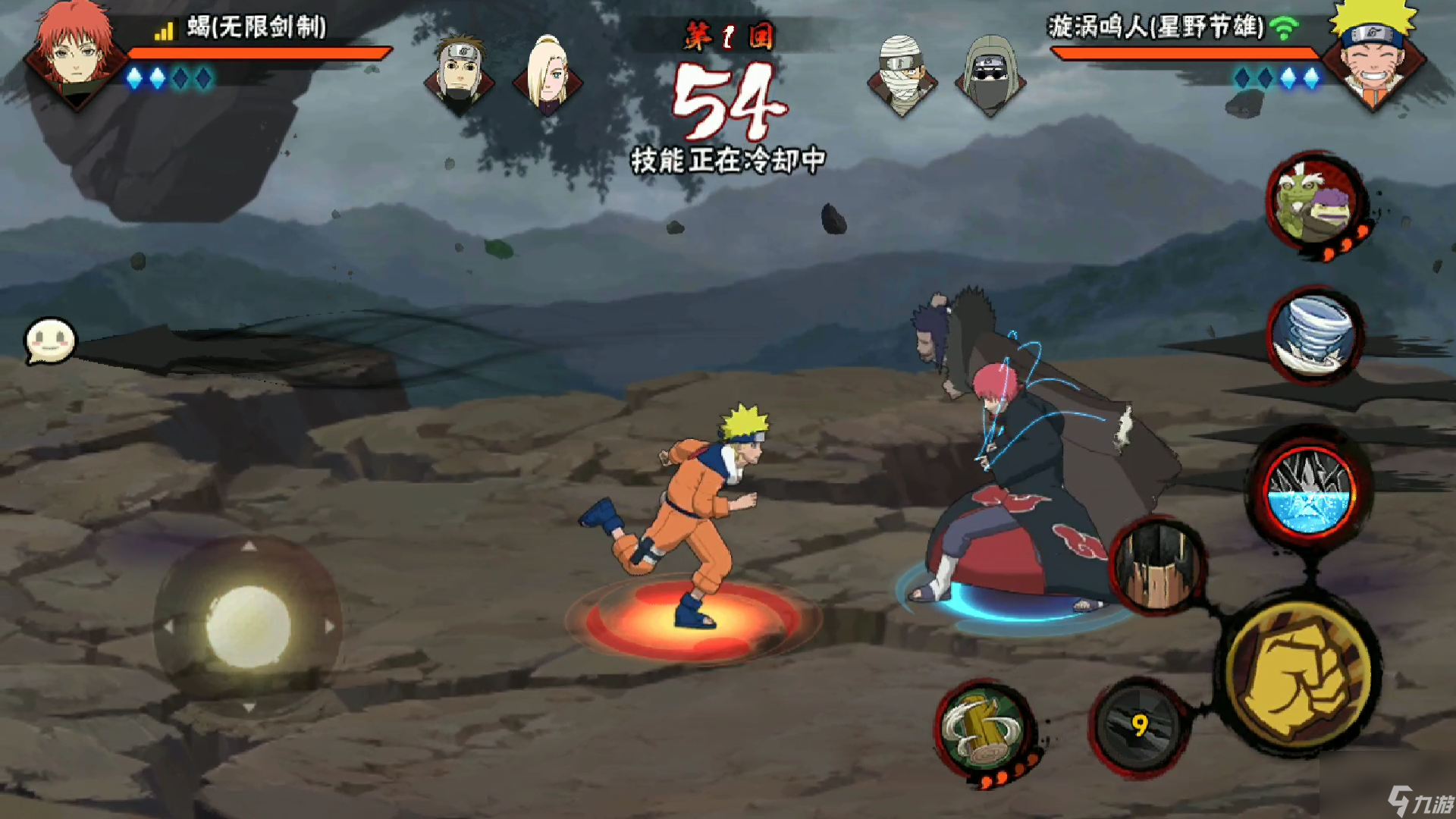The height and width of the screenshot is (819, 1456).
Task: Activate the tornado skill icon
Action: tap(1314, 336)
